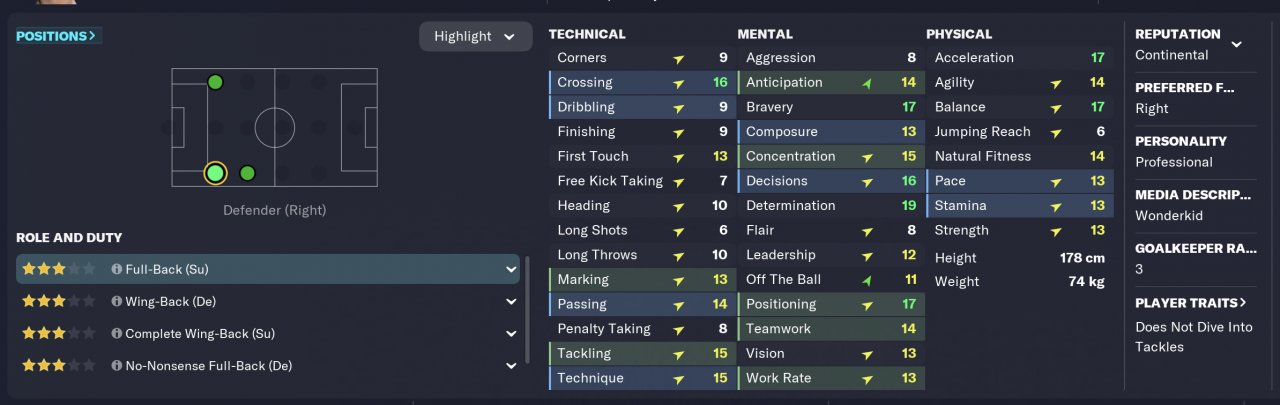Select the Pace attribute row
The width and height of the screenshot is (1280, 405).
tap(1018, 181)
